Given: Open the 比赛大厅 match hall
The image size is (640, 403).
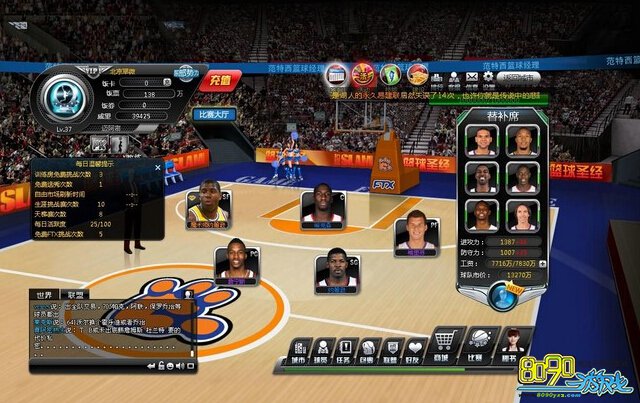Looking at the screenshot, I should coord(219,115).
